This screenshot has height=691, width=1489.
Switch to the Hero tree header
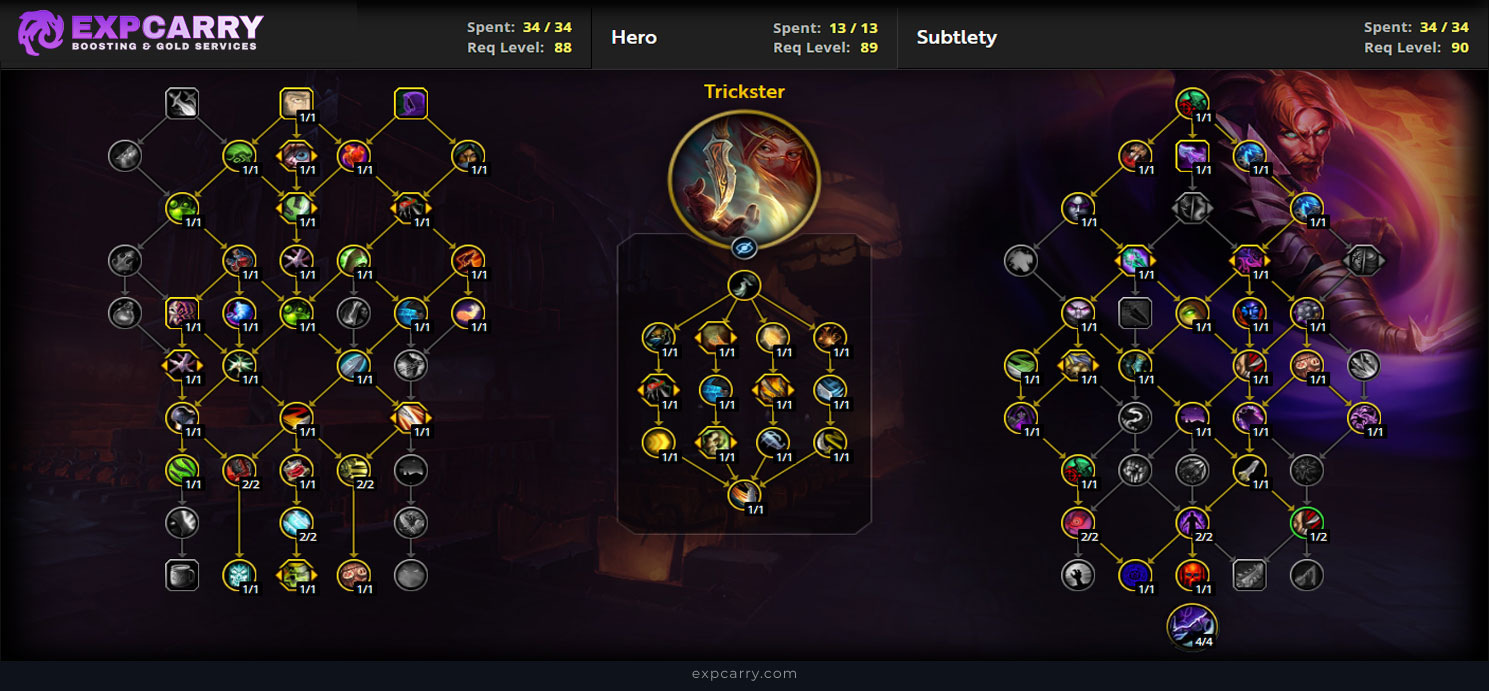point(634,38)
